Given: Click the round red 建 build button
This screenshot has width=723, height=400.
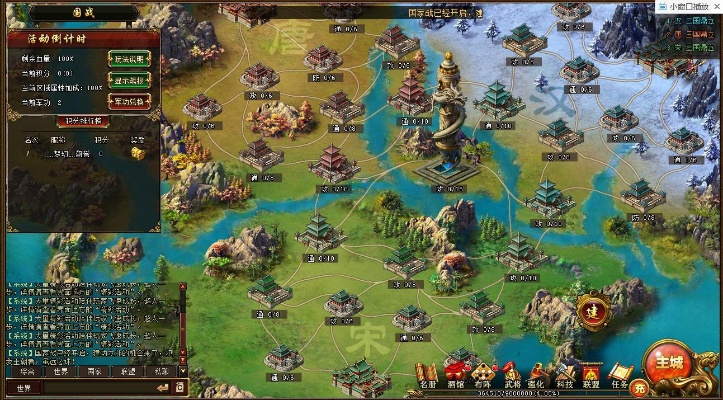Looking at the screenshot, I should coord(593,309).
